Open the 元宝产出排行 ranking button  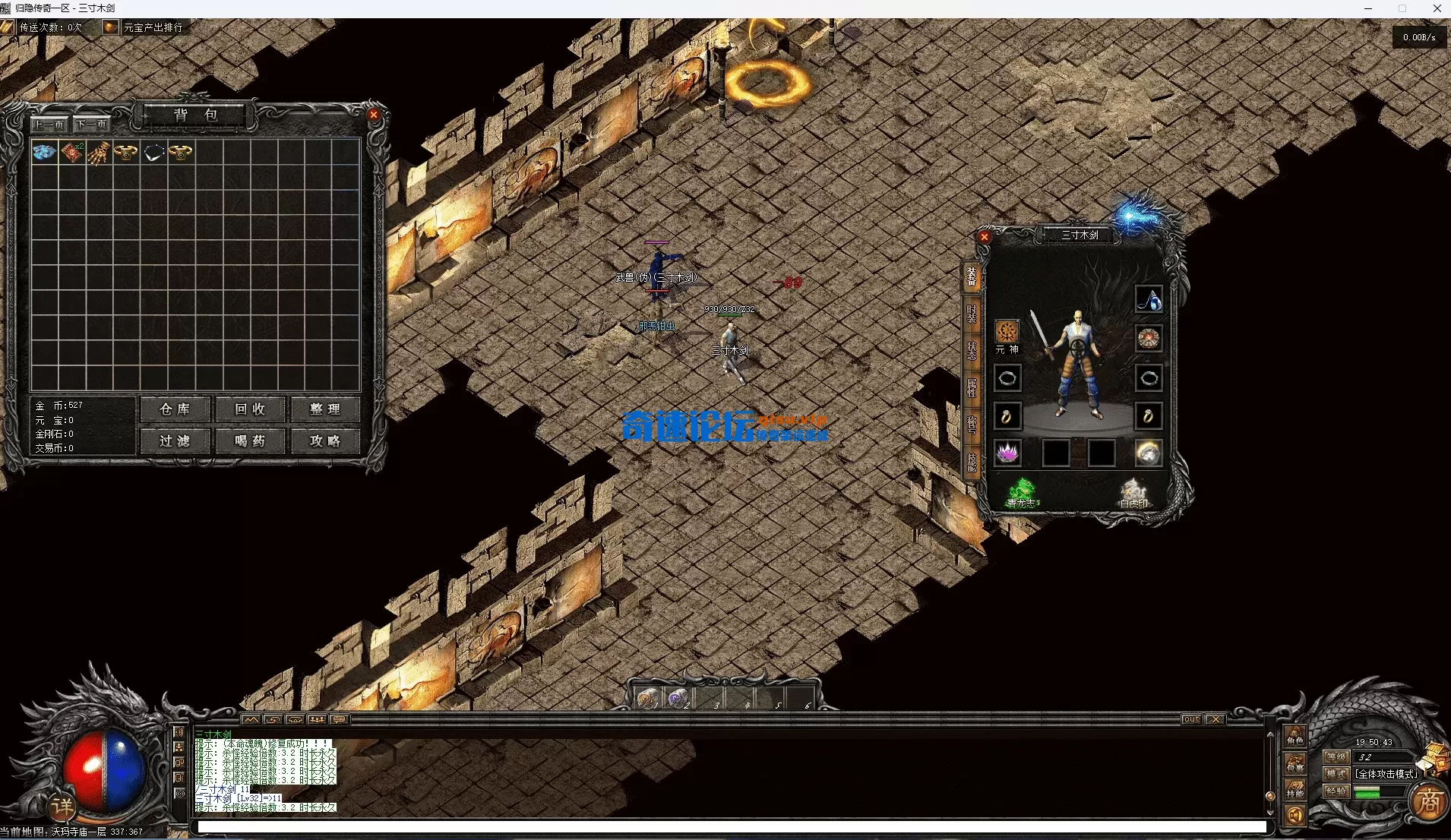[x=144, y=27]
